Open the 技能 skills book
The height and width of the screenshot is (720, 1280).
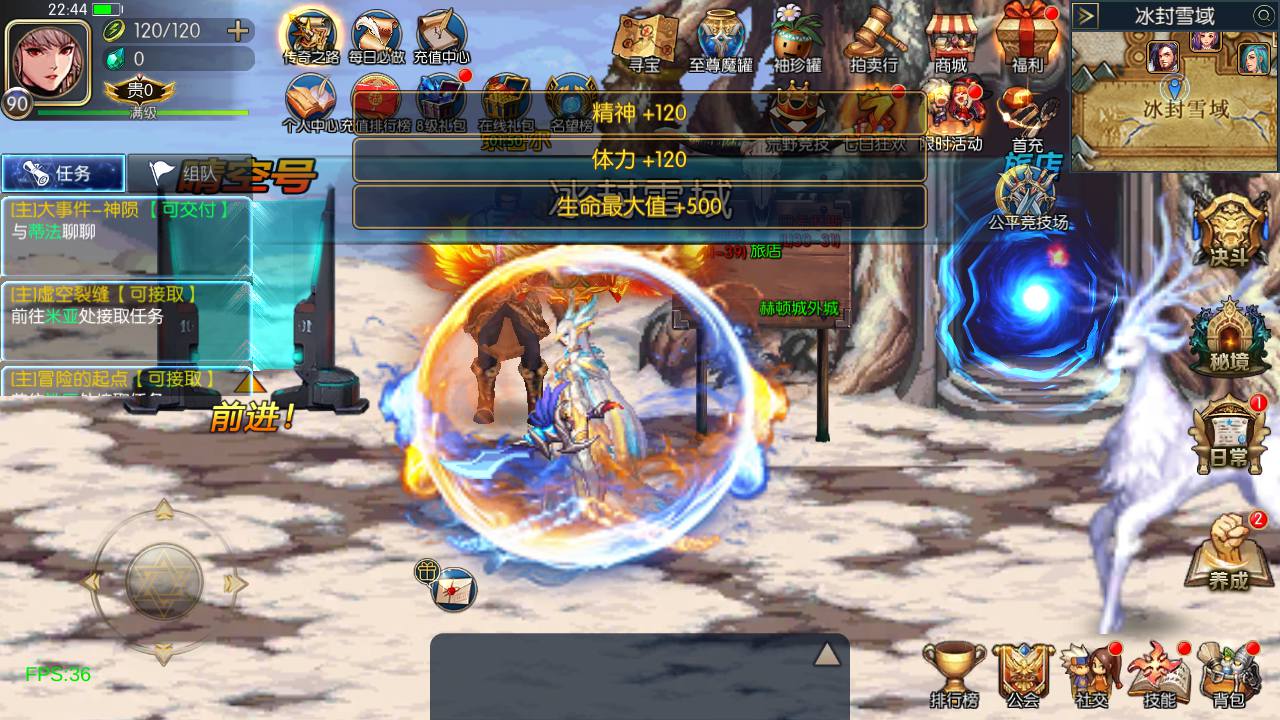[1158, 674]
